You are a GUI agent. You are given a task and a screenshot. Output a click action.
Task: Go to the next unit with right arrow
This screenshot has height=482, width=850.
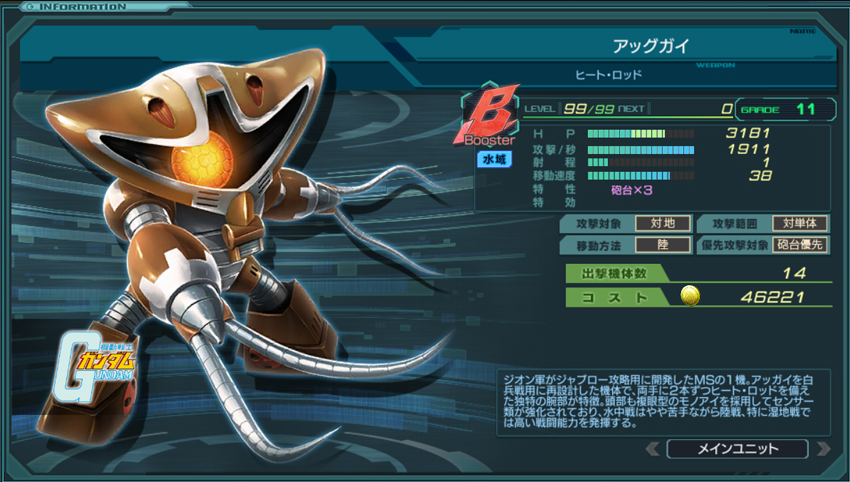pyautogui.click(x=822, y=448)
